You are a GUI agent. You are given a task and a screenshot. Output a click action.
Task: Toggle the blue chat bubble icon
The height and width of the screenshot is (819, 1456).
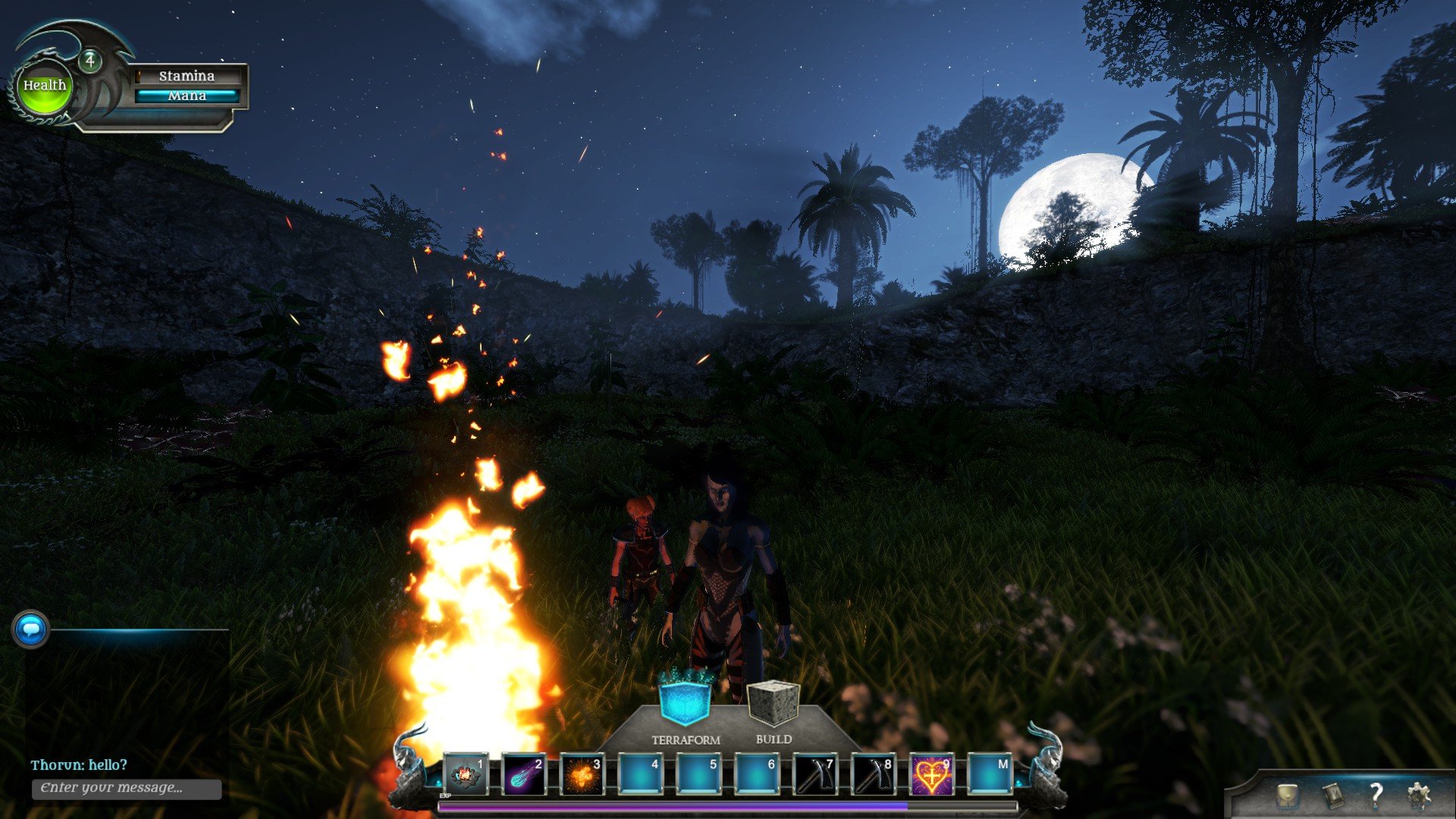(x=31, y=629)
